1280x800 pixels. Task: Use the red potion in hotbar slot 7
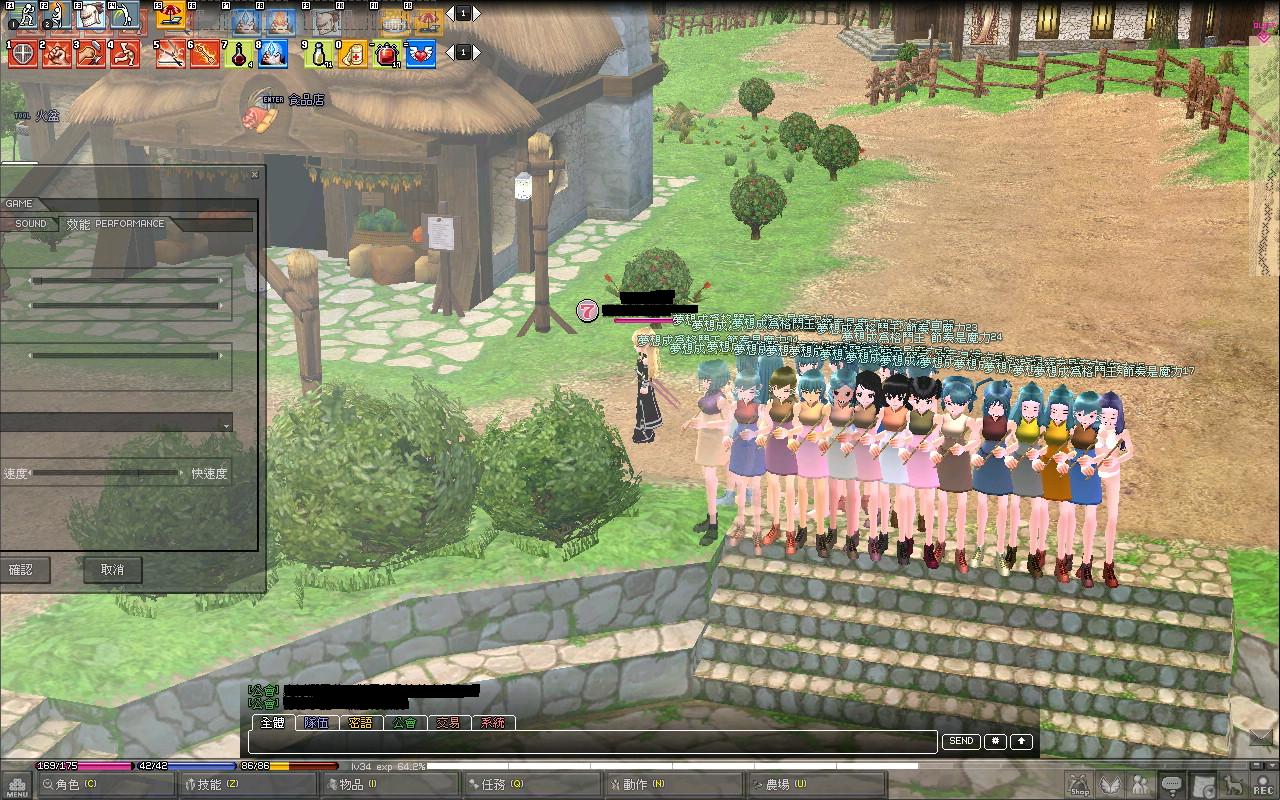click(240, 54)
